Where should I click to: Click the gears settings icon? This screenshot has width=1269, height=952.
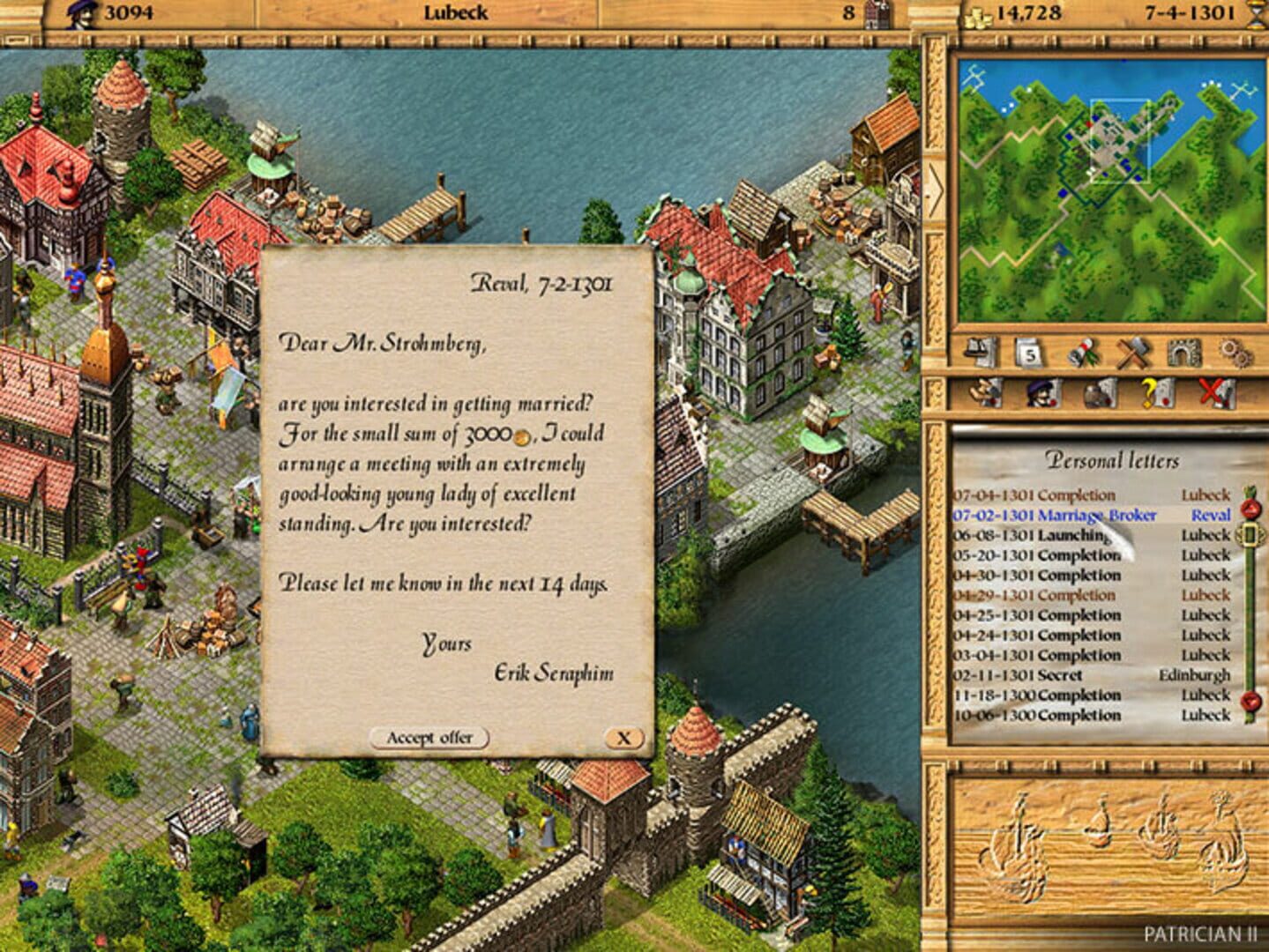pyautogui.click(x=1236, y=354)
